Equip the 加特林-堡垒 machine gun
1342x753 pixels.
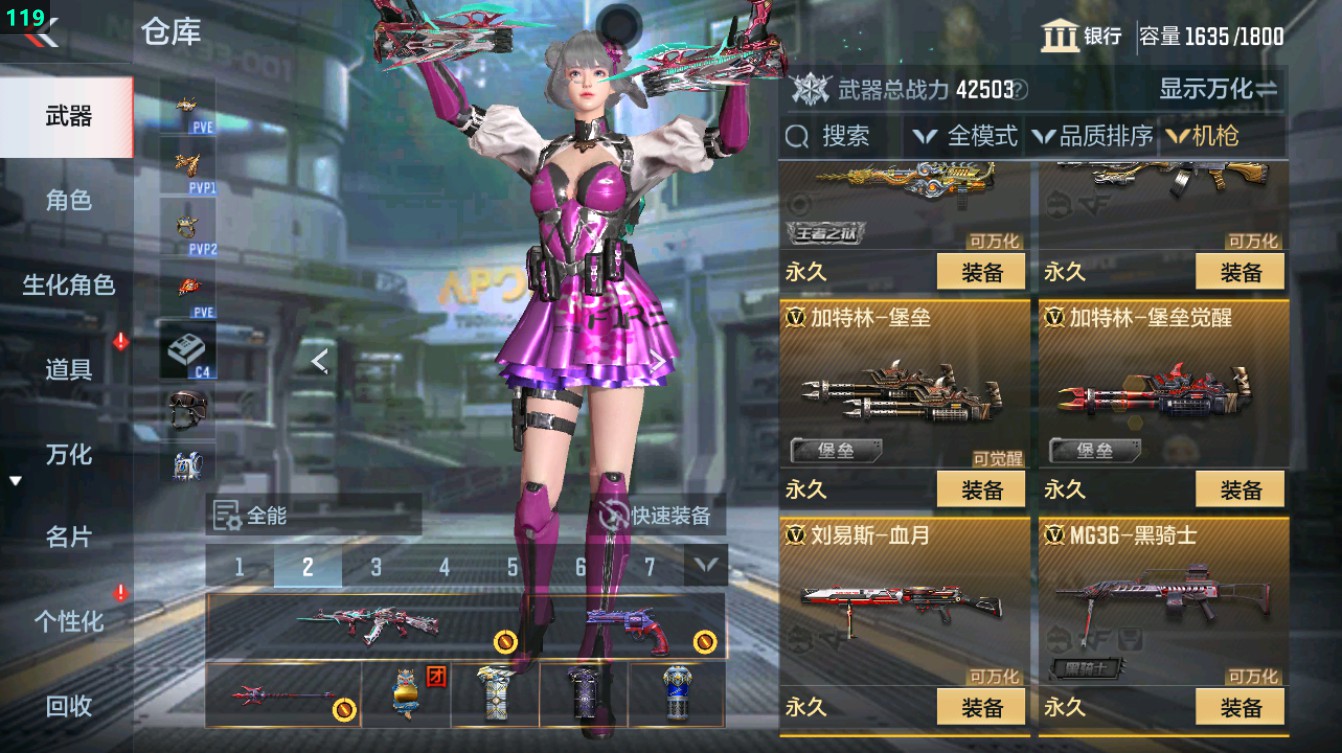981,489
